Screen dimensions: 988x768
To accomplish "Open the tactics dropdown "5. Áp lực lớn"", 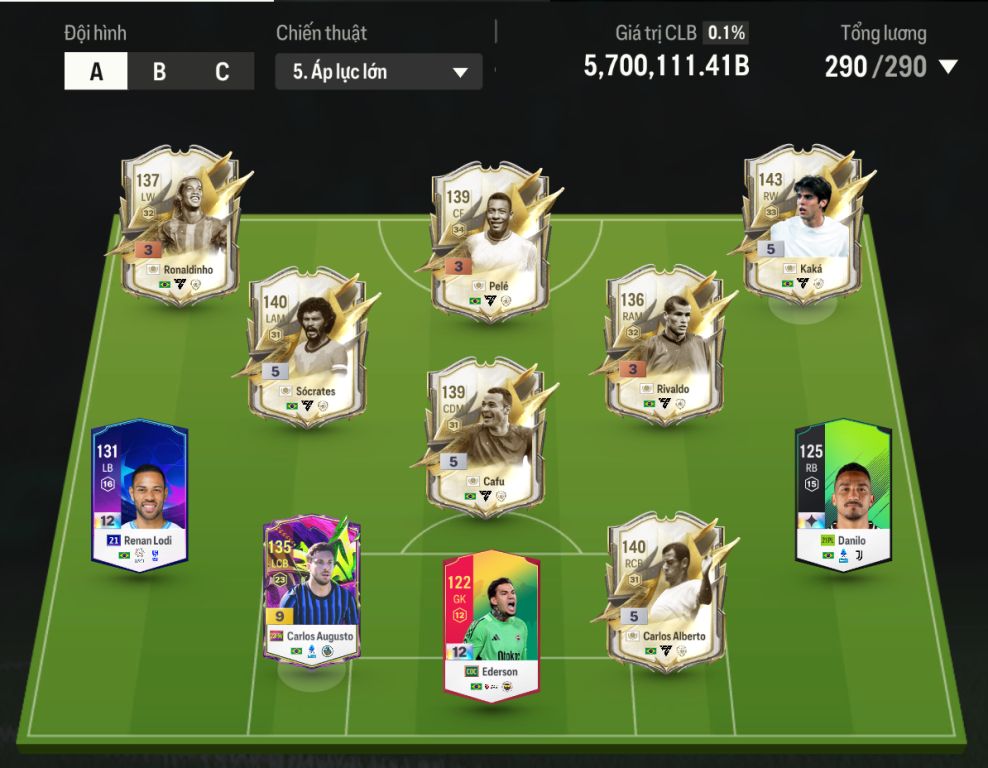I will coord(378,72).
